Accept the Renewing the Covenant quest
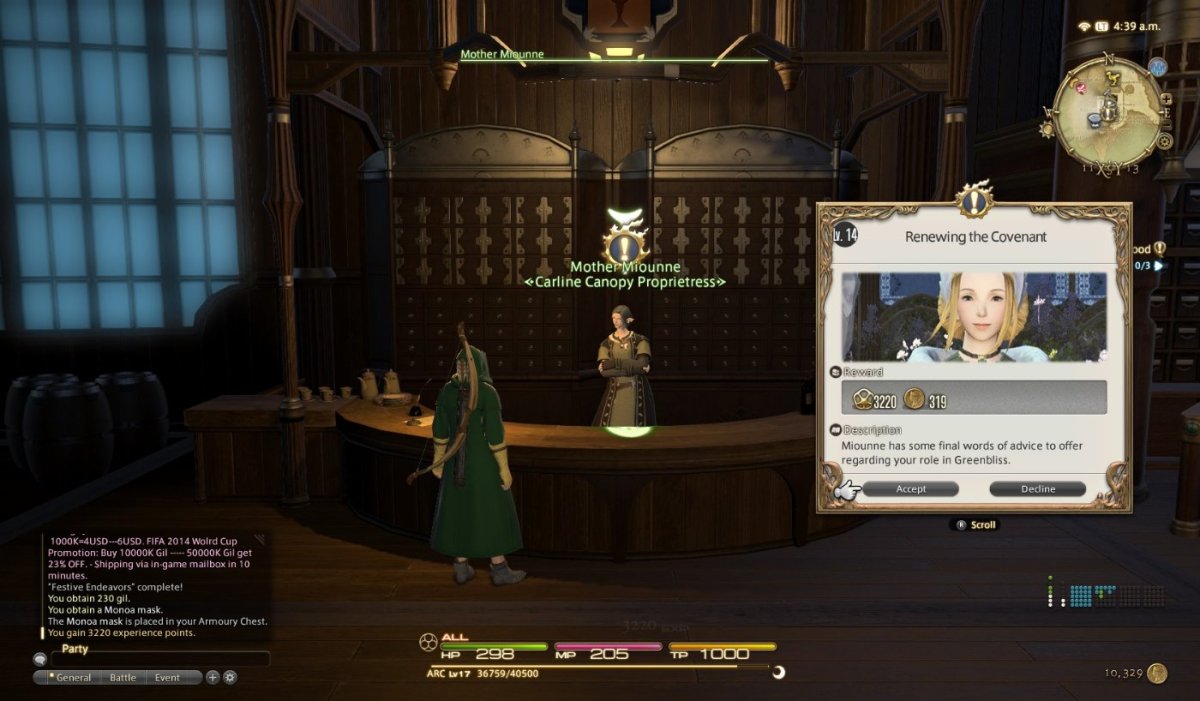This screenshot has height=701, width=1200. point(910,489)
